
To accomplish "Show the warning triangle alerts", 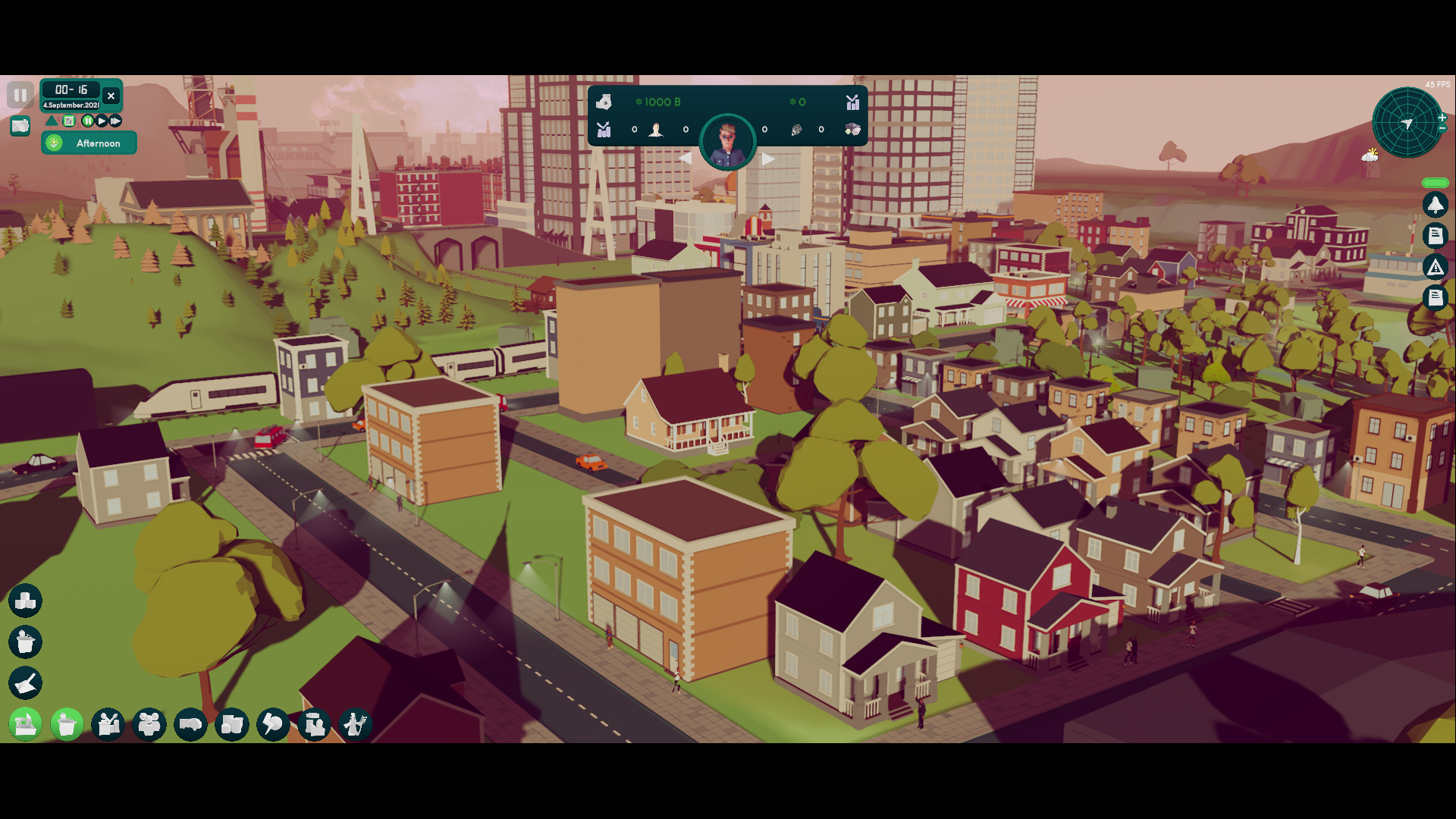I will (1435, 267).
